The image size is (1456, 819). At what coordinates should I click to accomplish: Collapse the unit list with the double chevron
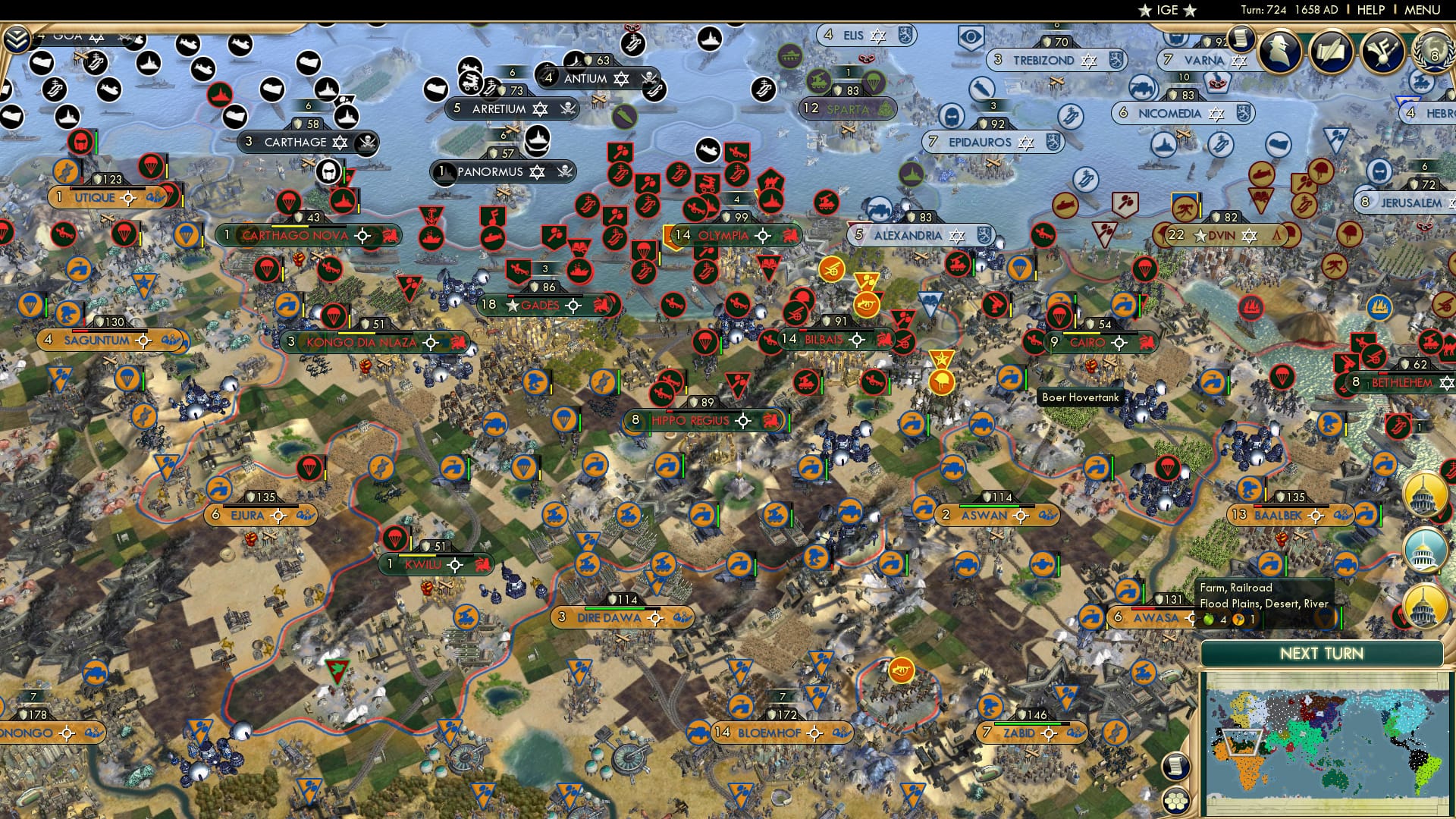(17, 36)
